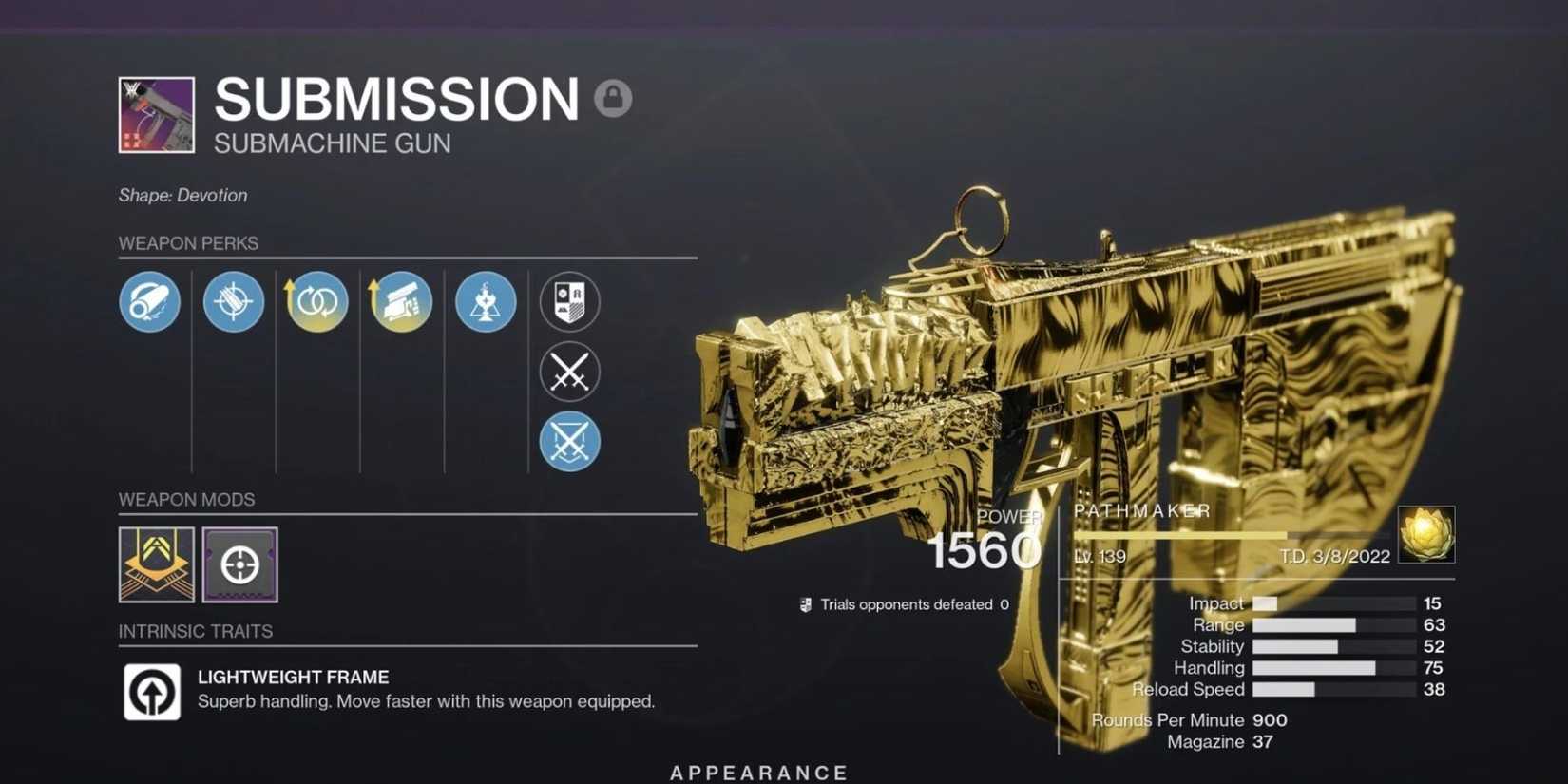Select the Targeting Adjuster mod icon
The image size is (1568, 784).
(240, 564)
